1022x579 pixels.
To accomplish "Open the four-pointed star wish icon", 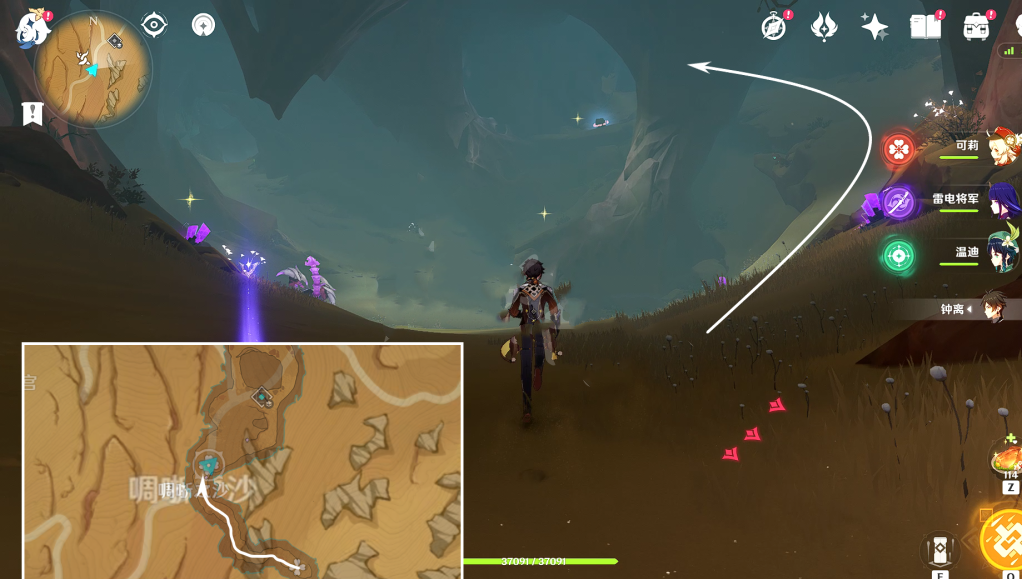I will (x=875, y=27).
